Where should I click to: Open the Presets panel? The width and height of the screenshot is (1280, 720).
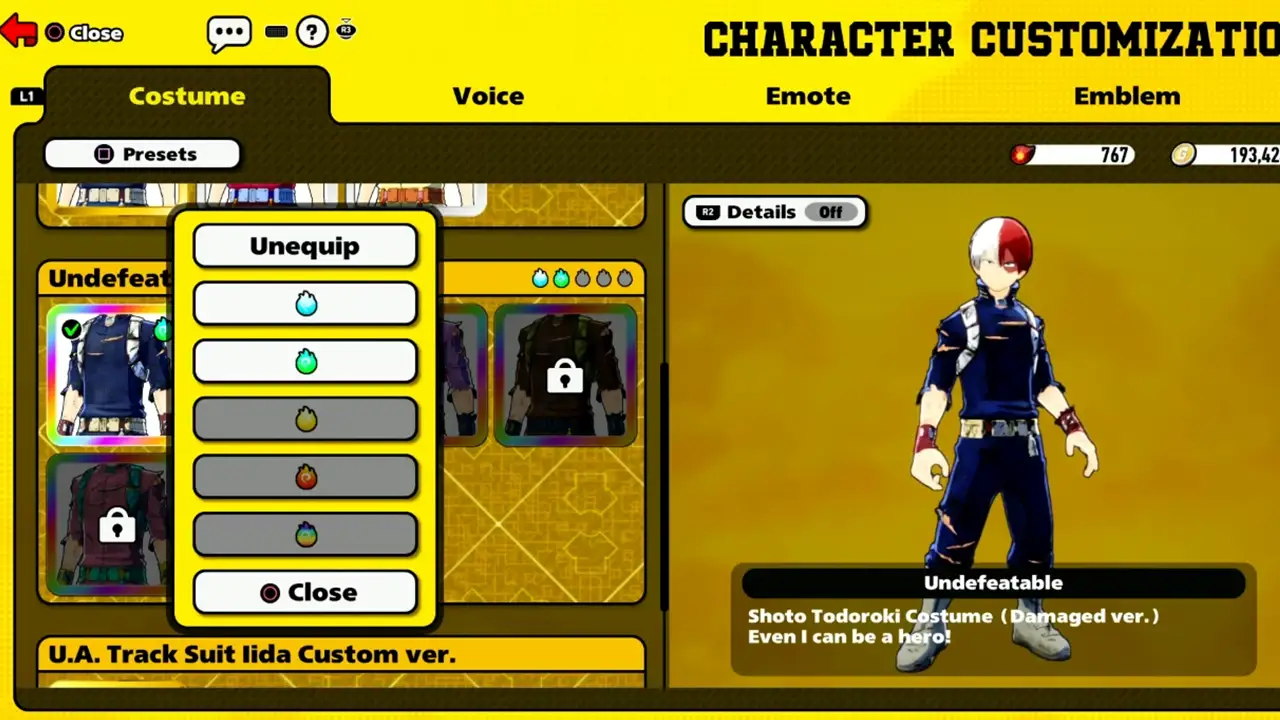pos(142,154)
